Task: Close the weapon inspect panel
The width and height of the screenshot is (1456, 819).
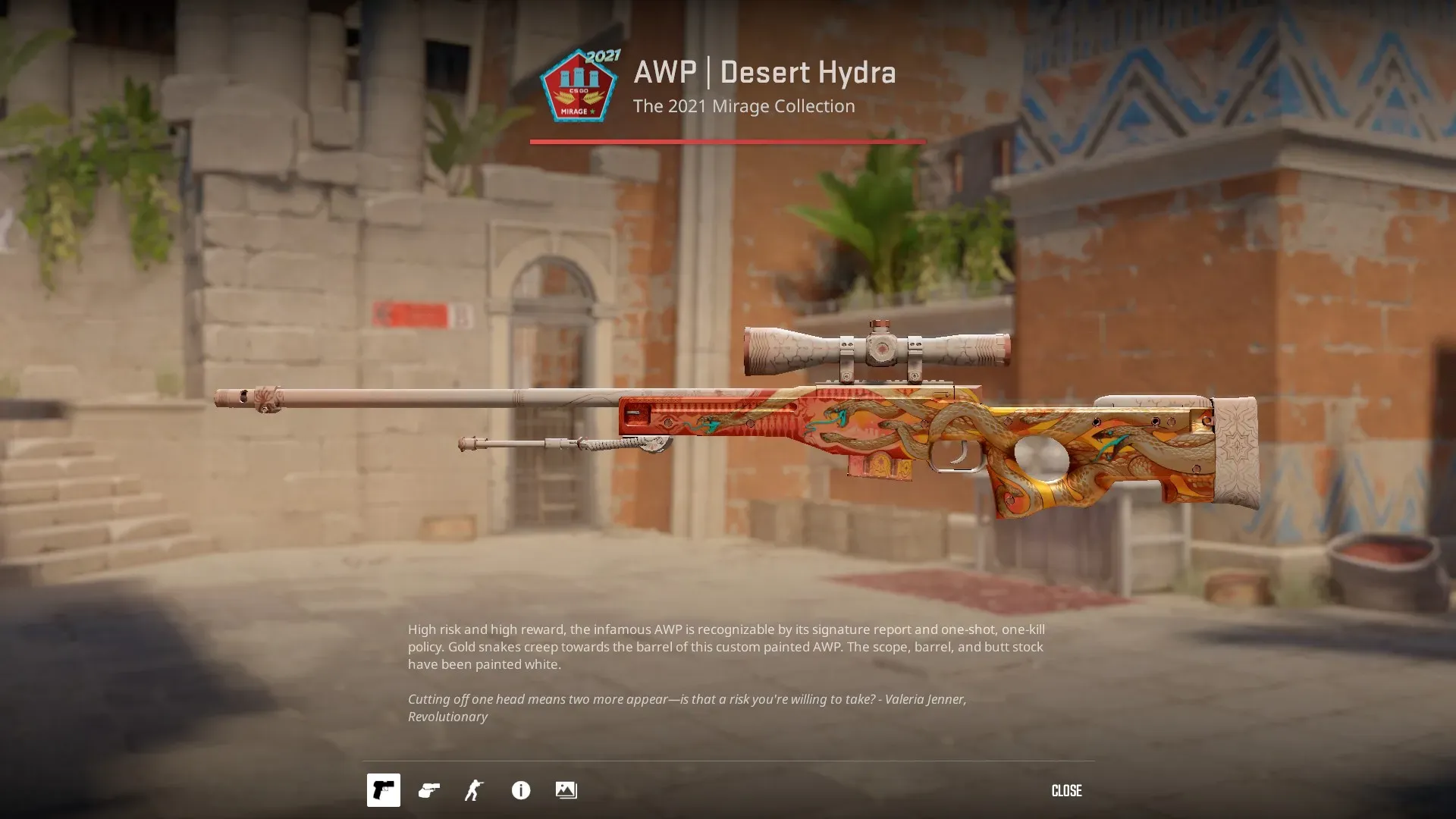Action: coord(1066,791)
